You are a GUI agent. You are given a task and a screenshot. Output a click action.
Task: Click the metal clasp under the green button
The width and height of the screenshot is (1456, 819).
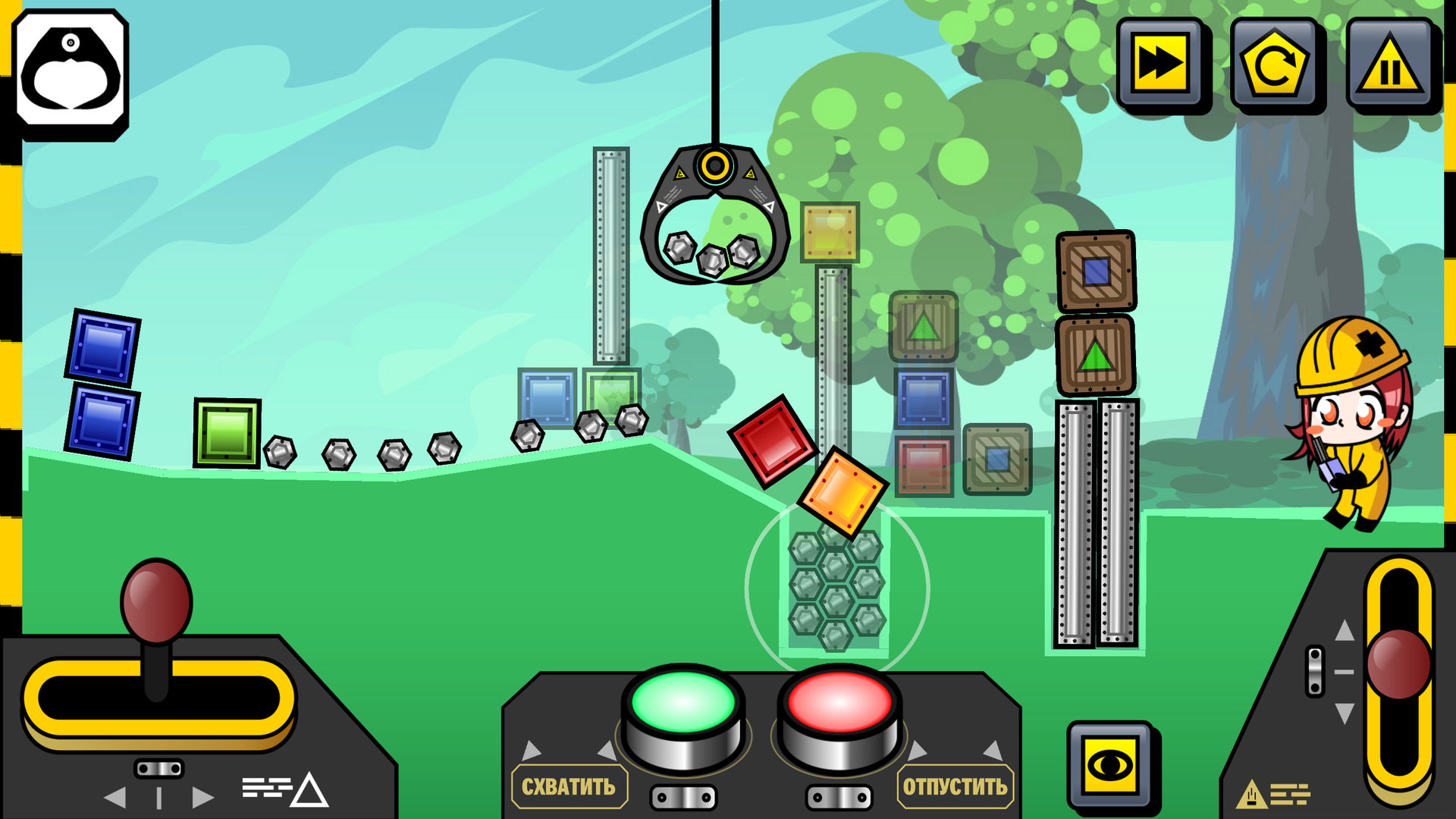pos(684,797)
